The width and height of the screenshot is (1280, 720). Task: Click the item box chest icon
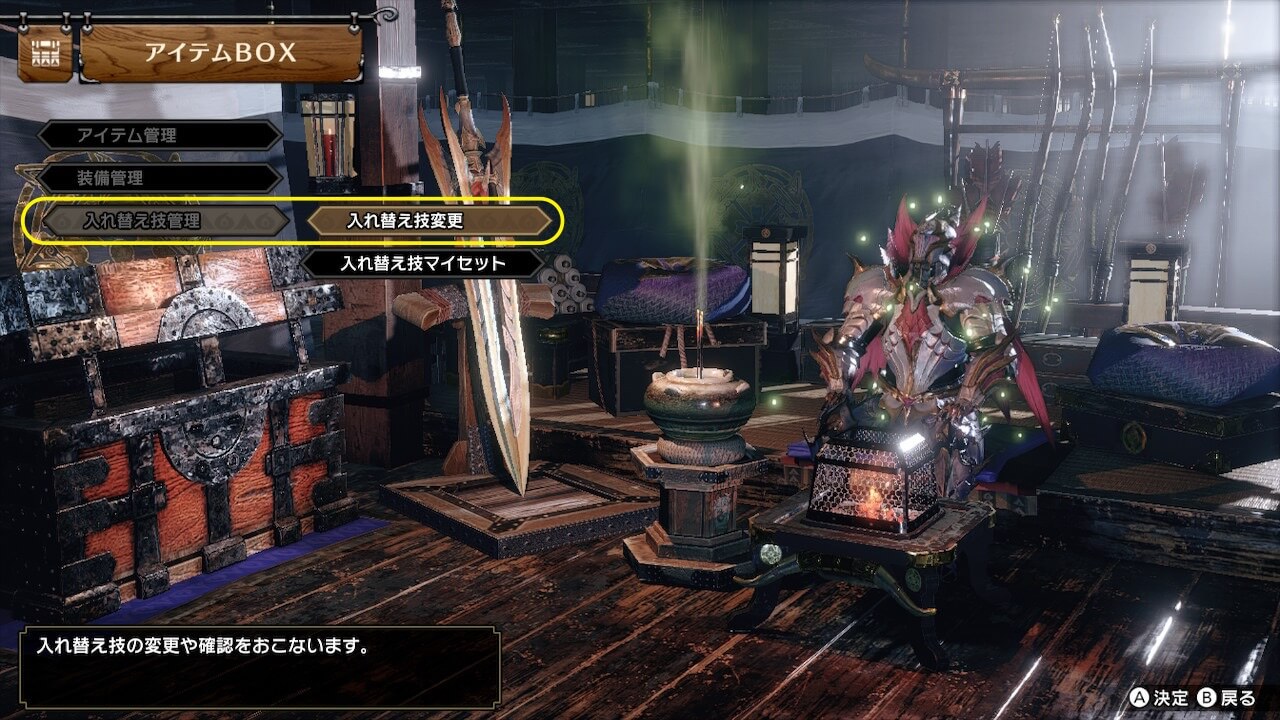tap(45, 52)
